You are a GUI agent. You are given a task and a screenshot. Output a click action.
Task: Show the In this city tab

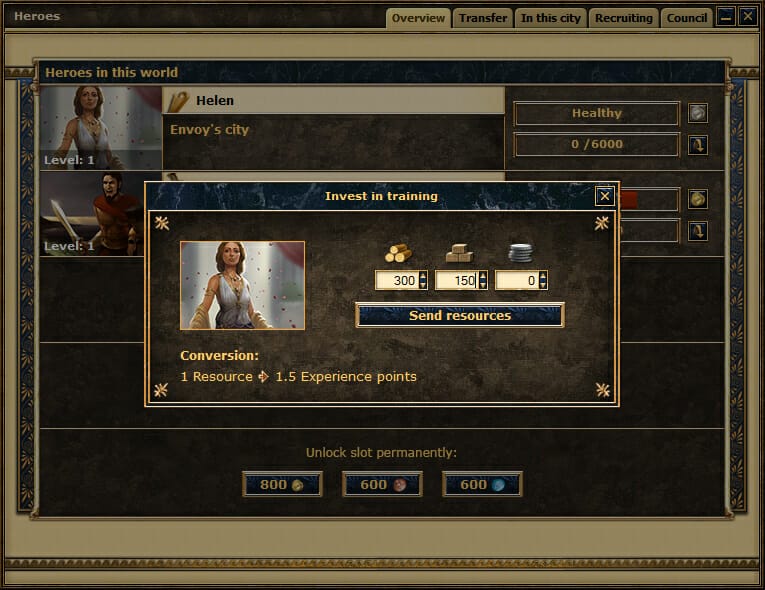pos(551,18)
